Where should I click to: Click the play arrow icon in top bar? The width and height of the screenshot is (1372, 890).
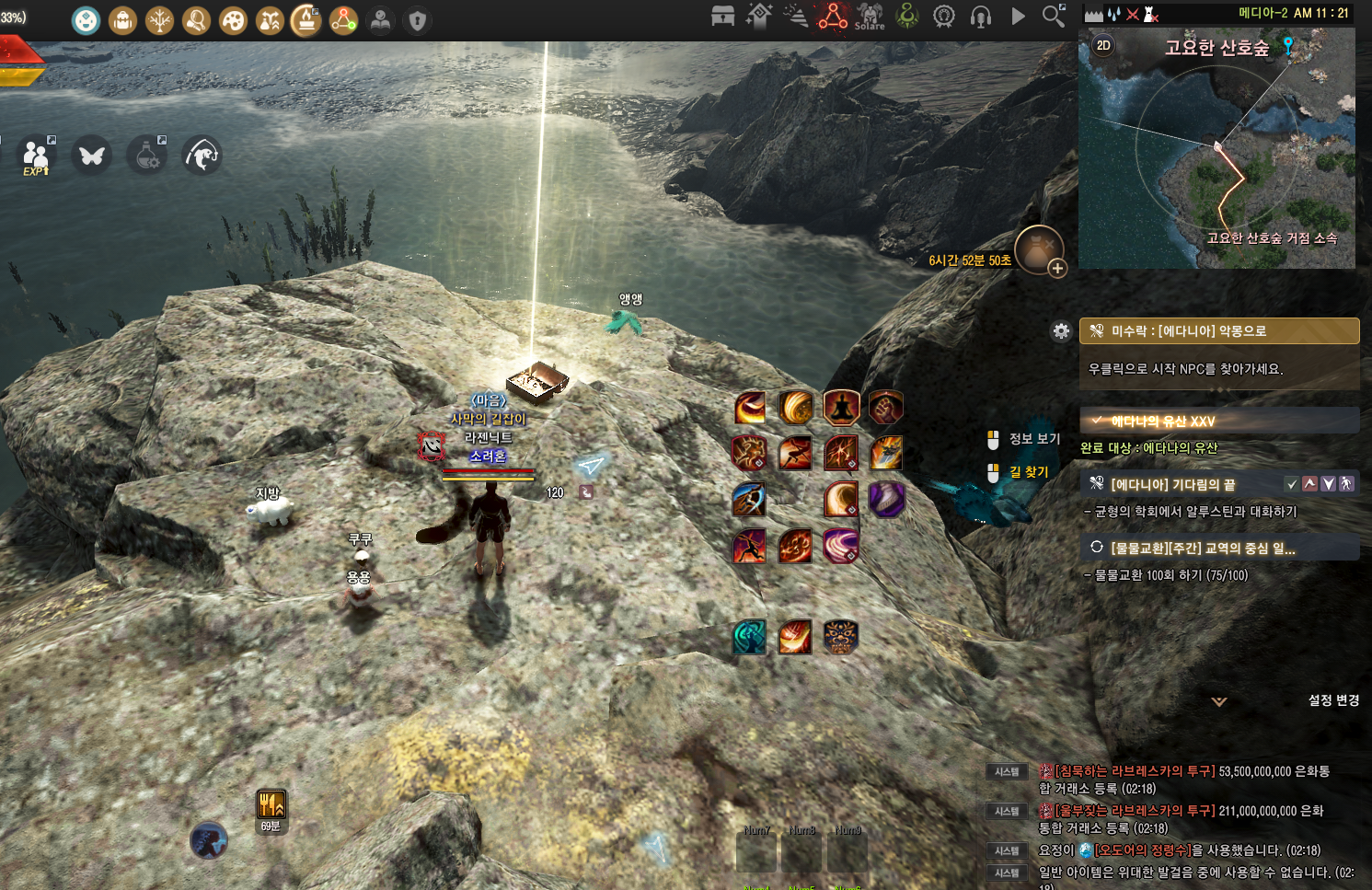tap(1018, 17)
